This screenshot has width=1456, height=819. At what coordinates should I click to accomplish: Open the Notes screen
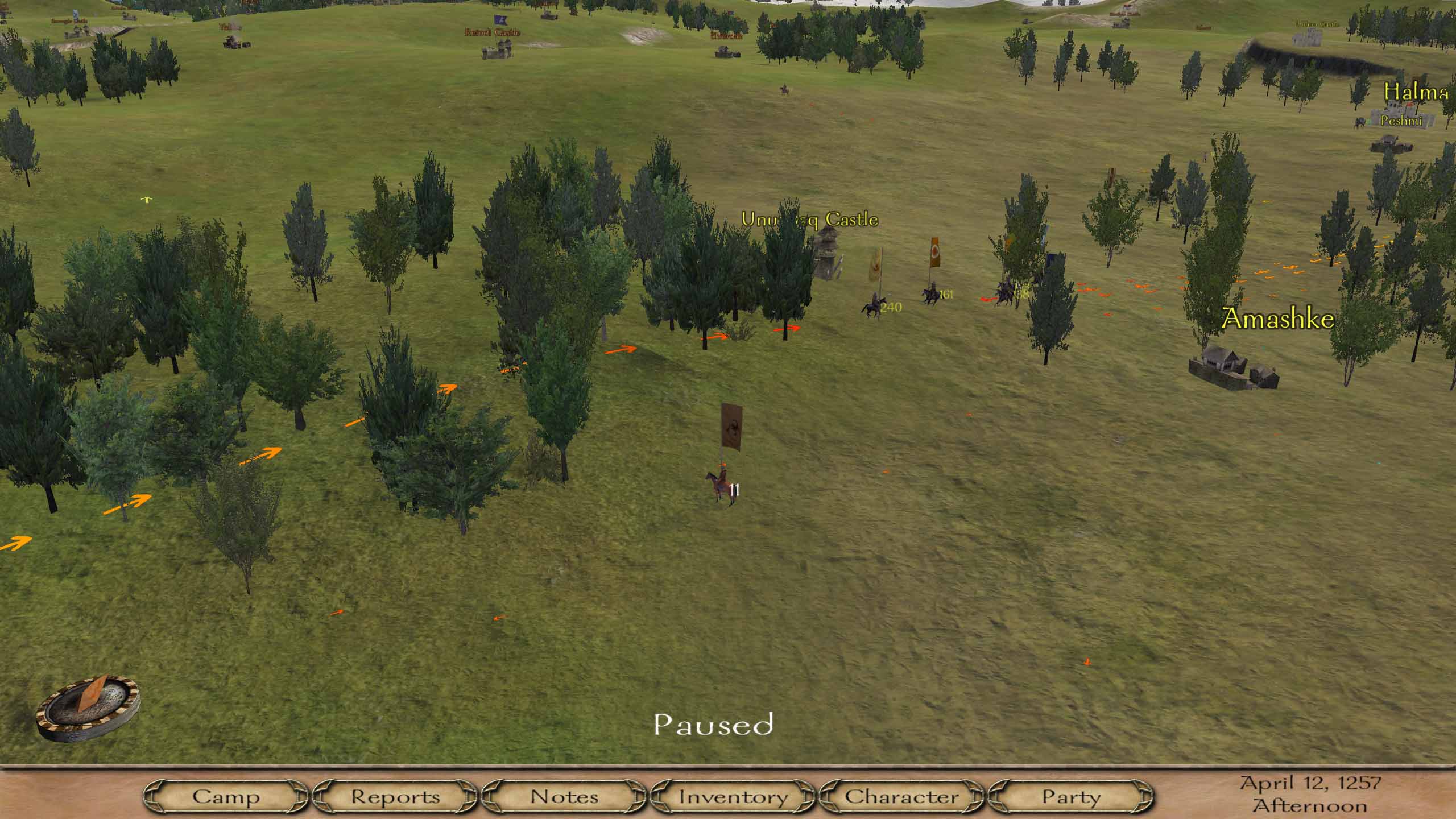pos(564,796)
